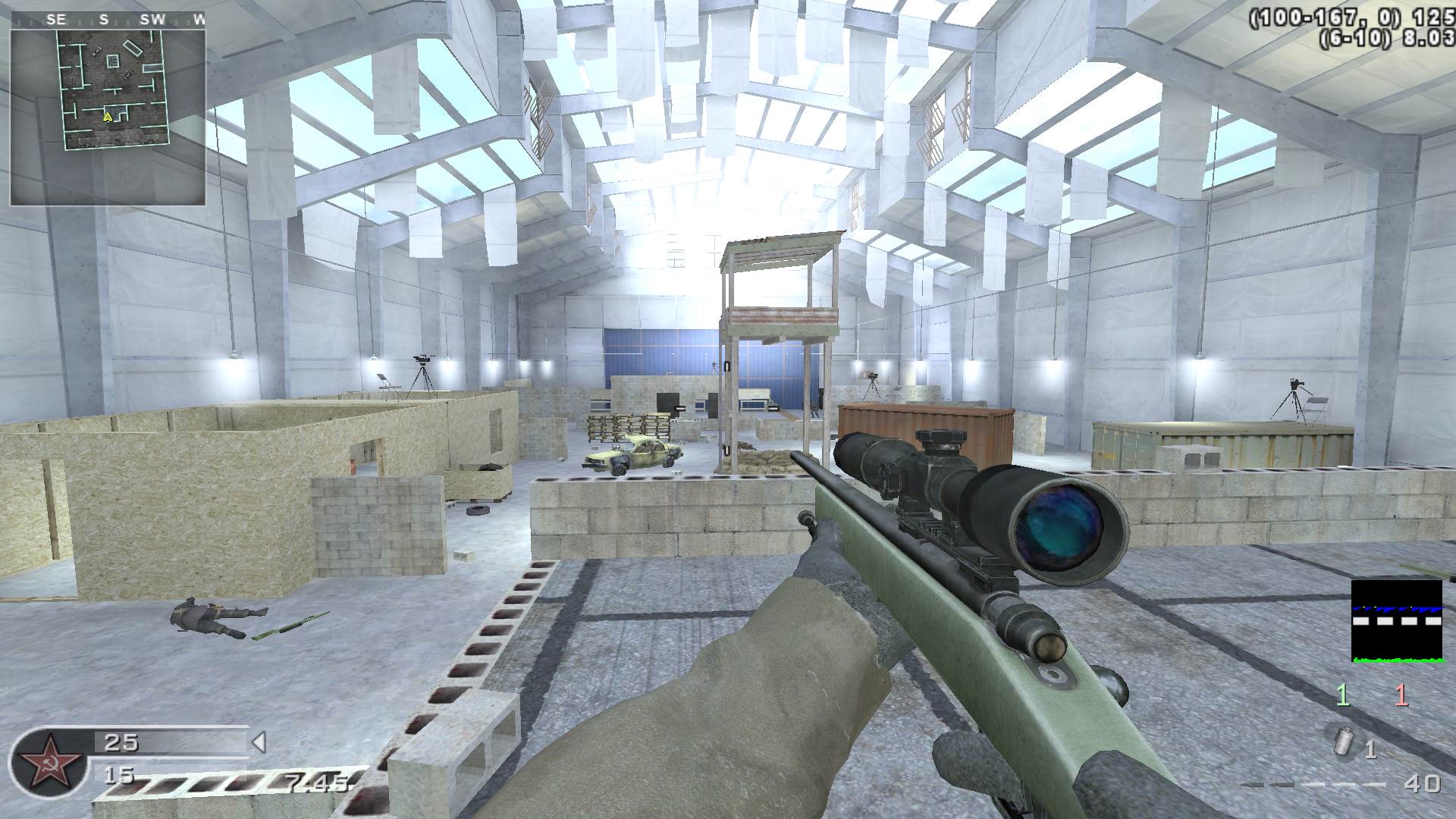Click the black lagometer network graph
This screenshot has height=819, width=1456.
(x=1396, y=621)
